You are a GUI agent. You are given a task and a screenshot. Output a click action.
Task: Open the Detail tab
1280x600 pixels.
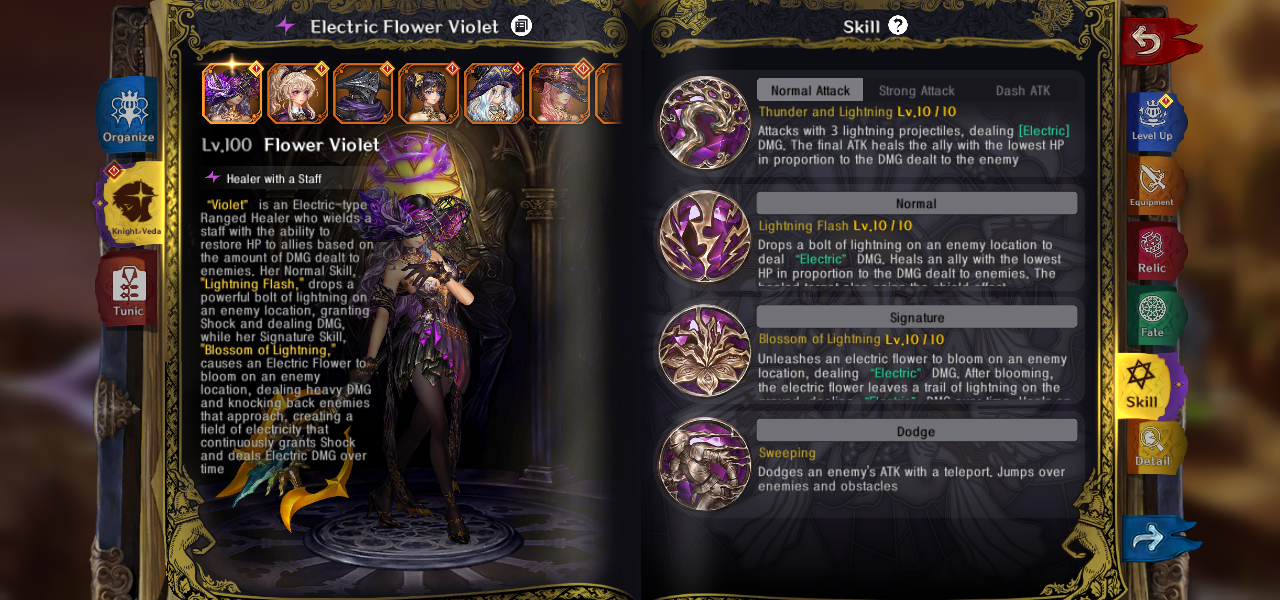[x=1153, y=447]
